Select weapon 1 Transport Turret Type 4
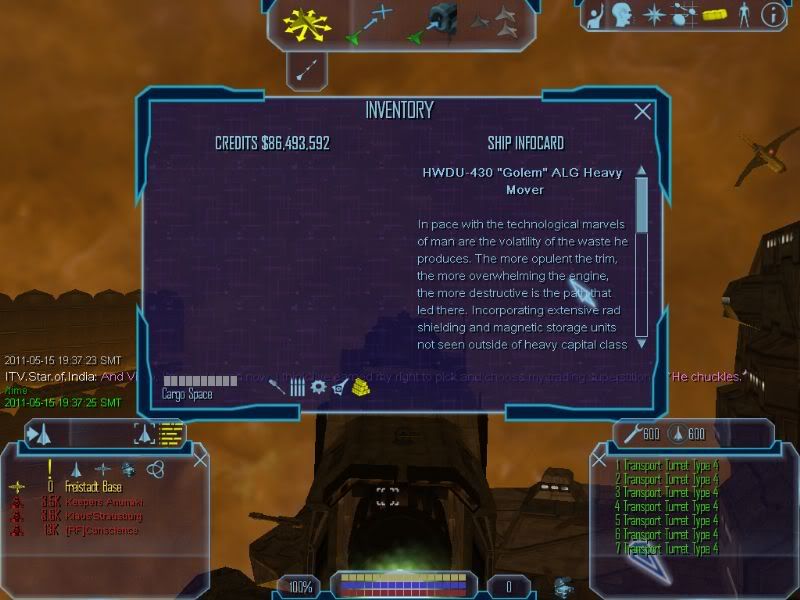 667,465
